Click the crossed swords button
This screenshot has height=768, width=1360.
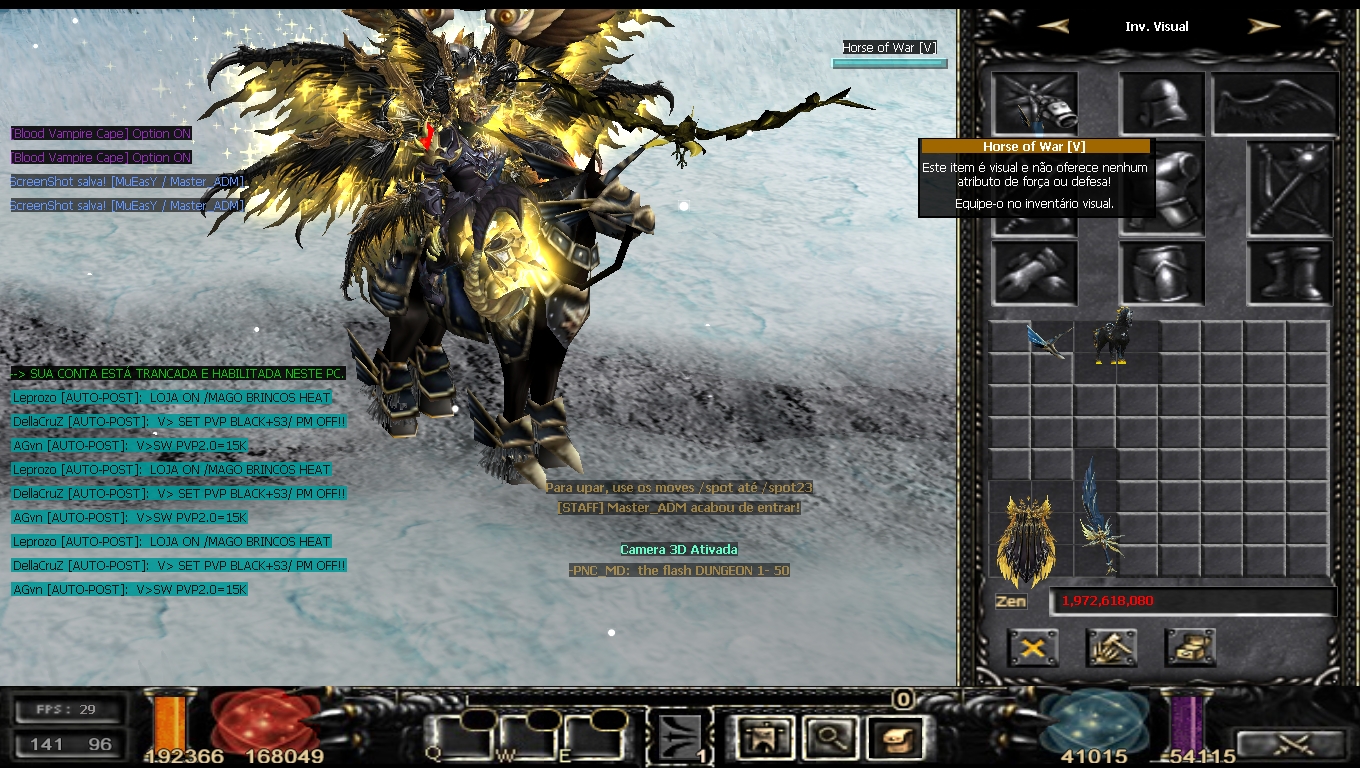click(1290, 745)
